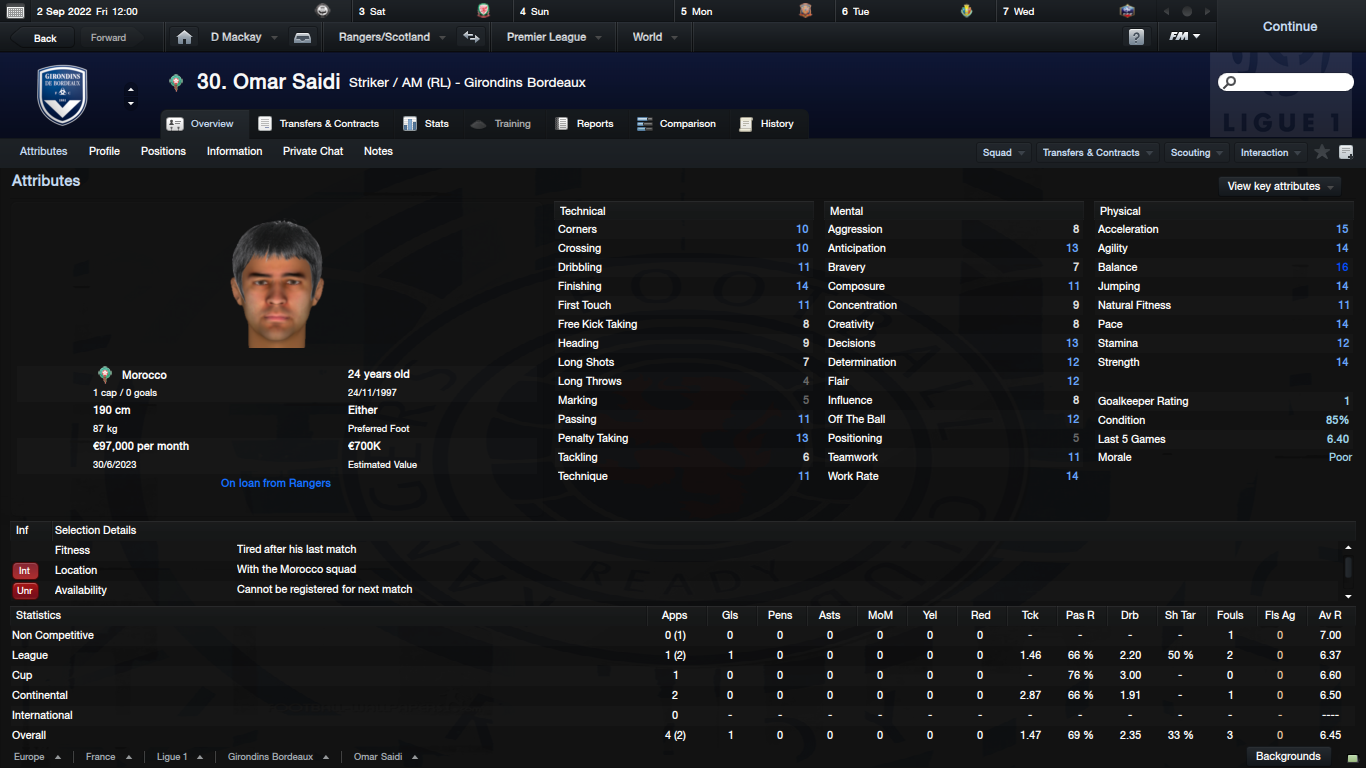Open the Scouting dropdown
Viewport: 1366px width, 768px height.
coord(1196,153)
